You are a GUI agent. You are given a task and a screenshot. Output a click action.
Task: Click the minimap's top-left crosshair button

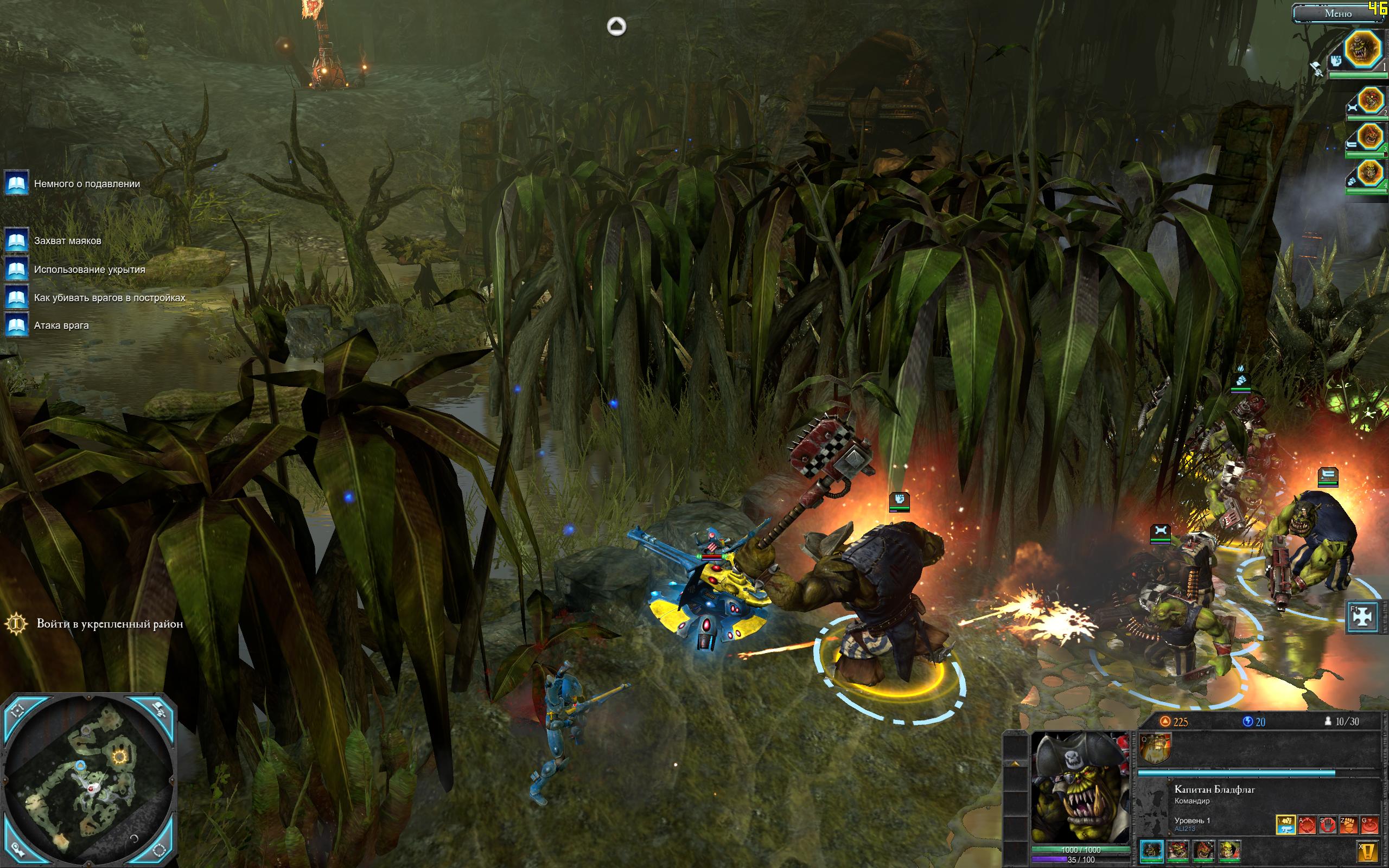click(18, 711)
